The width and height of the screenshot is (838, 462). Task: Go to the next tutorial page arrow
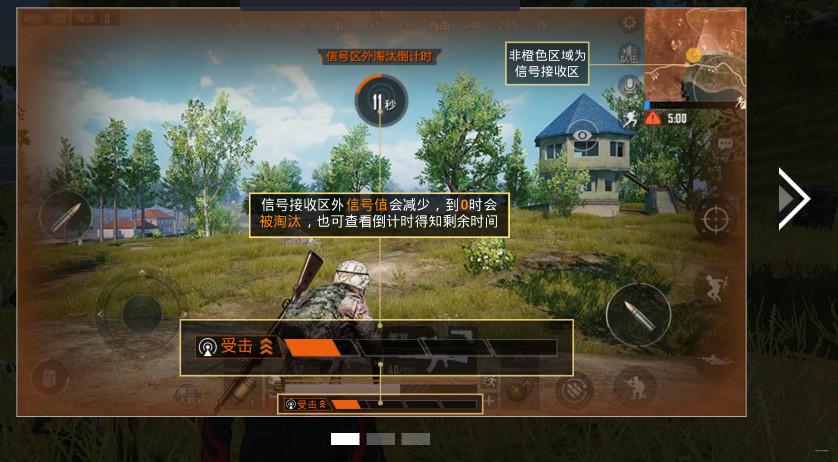(x=793, y=199)
